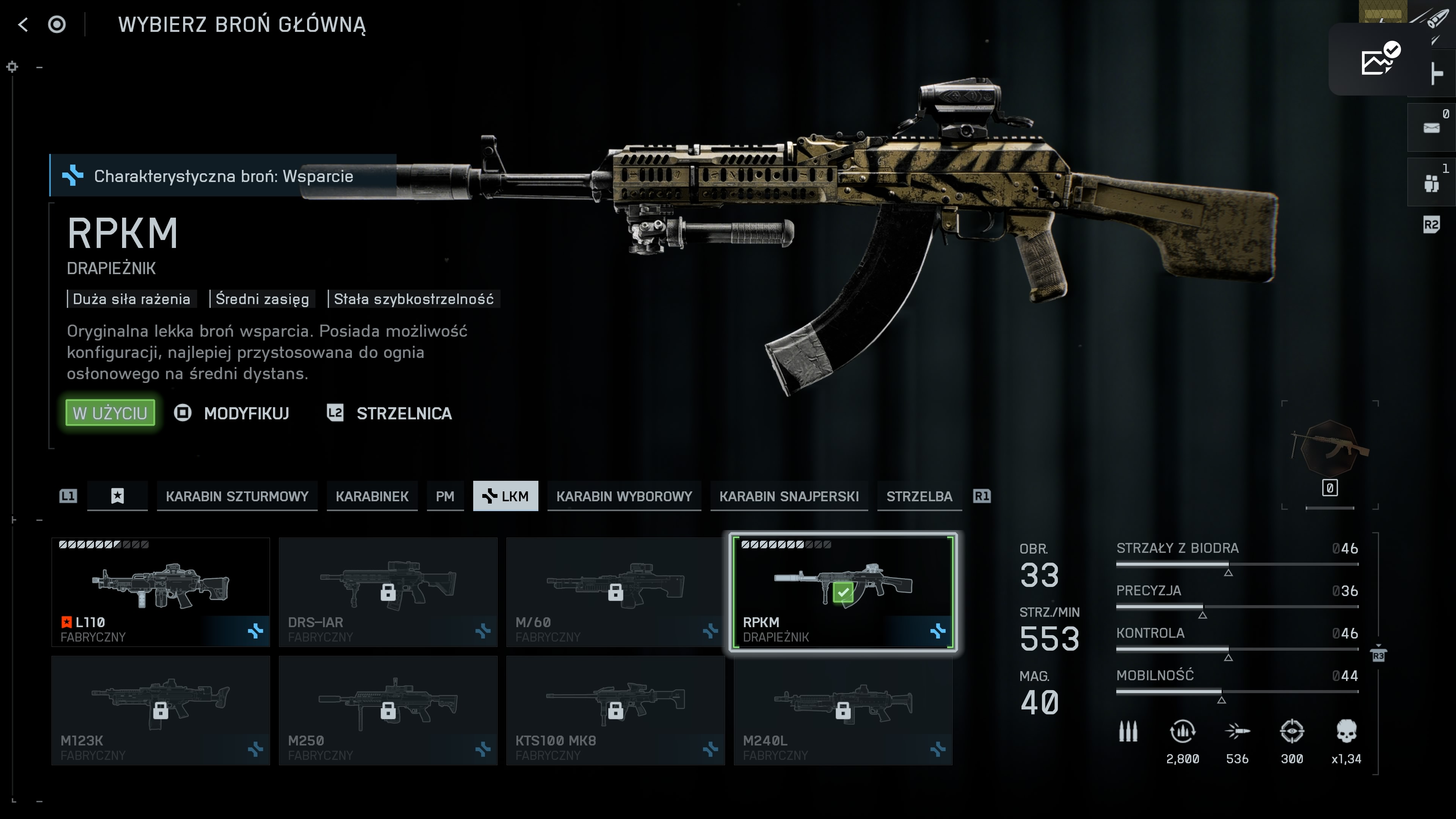Choose the locked M250 weapon
The height and width of the screenshot is (819, 1456).
[x=388, y=710]
